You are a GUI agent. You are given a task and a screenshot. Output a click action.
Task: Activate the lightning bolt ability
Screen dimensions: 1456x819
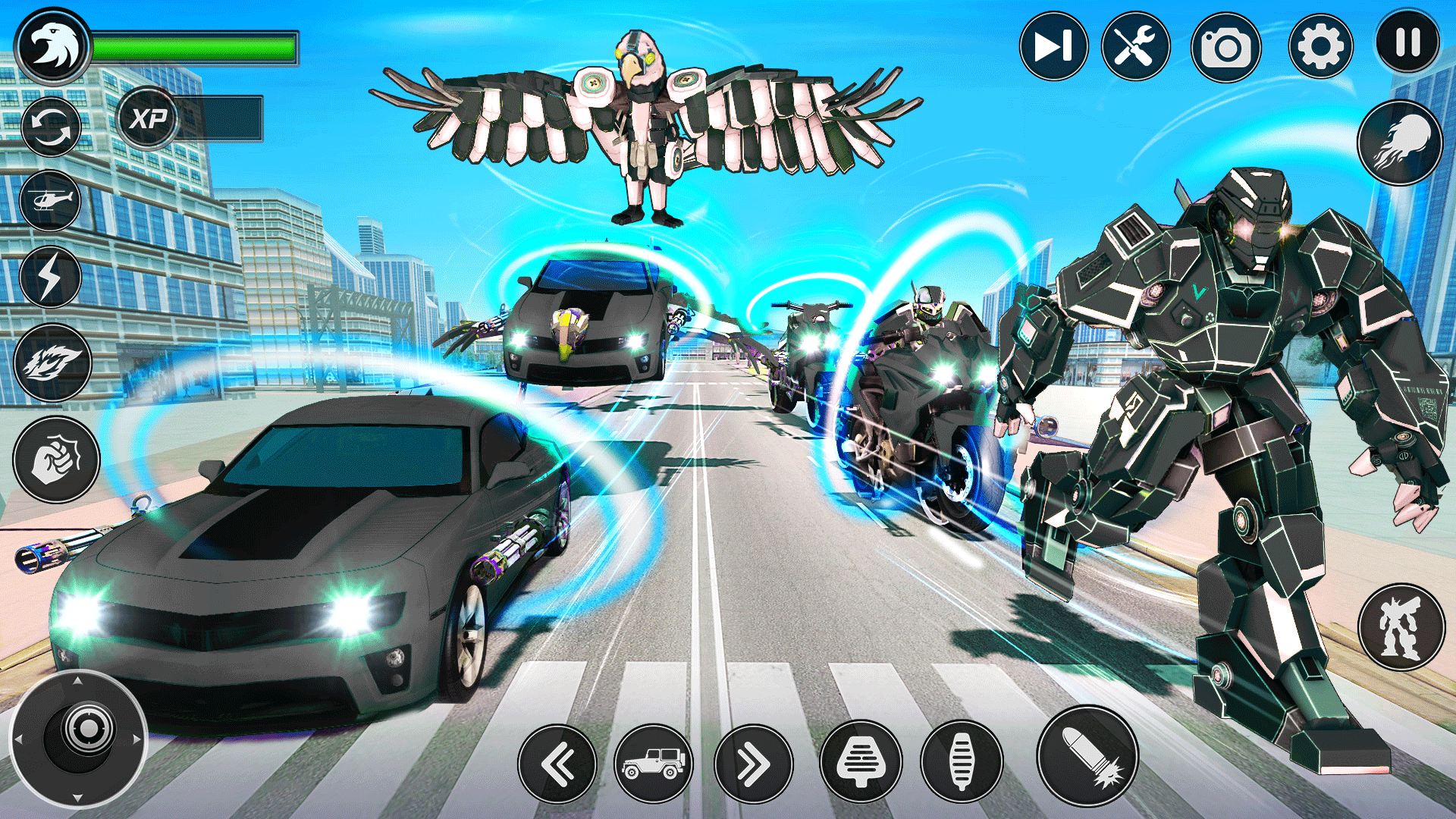click(x=50, y=277)
